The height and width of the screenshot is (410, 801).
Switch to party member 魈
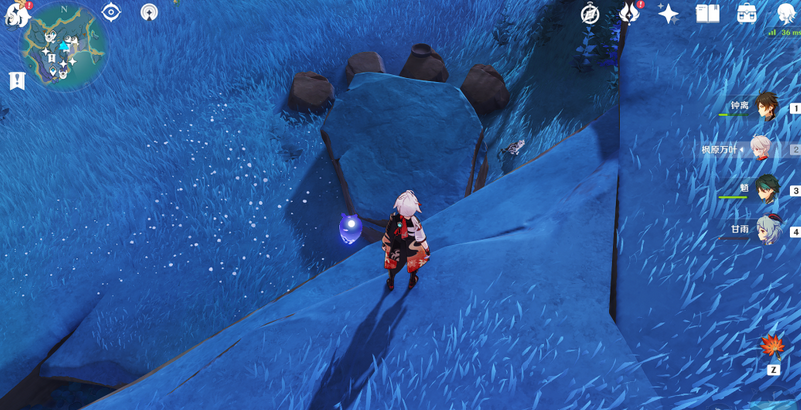click(x=765, y=189)
